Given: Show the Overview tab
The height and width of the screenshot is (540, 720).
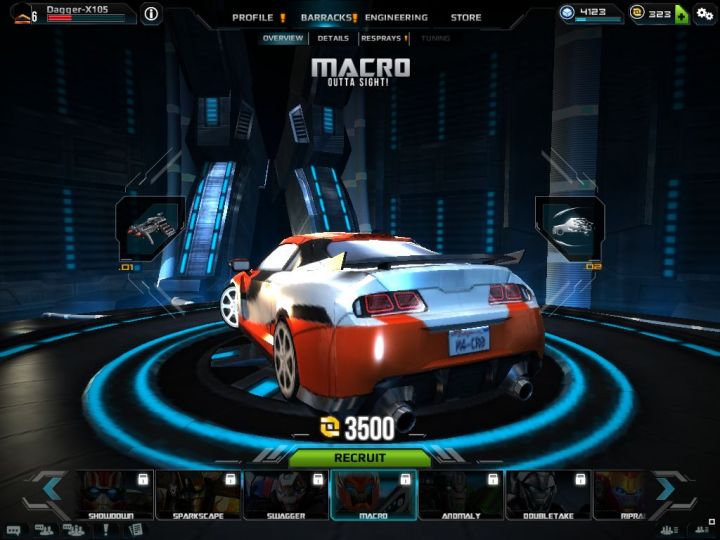Looking at the screenshot, I should (x=283, y=38).
